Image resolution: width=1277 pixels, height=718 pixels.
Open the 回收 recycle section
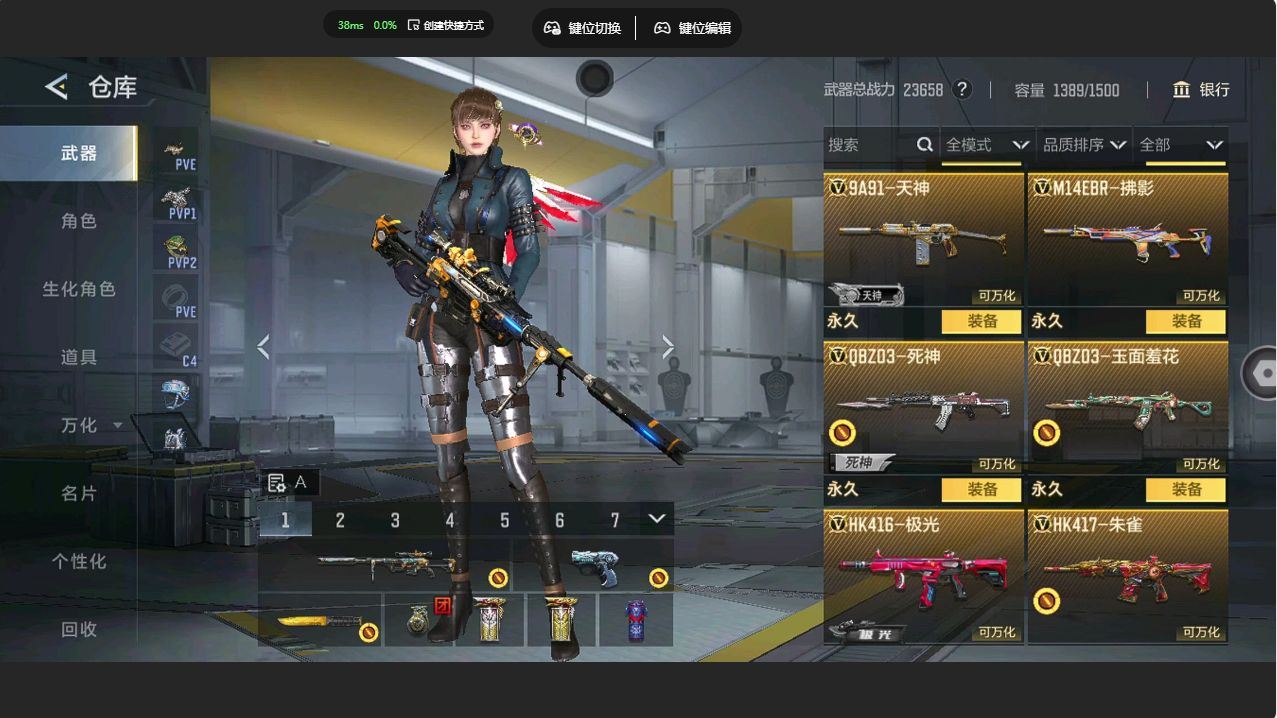78,629
